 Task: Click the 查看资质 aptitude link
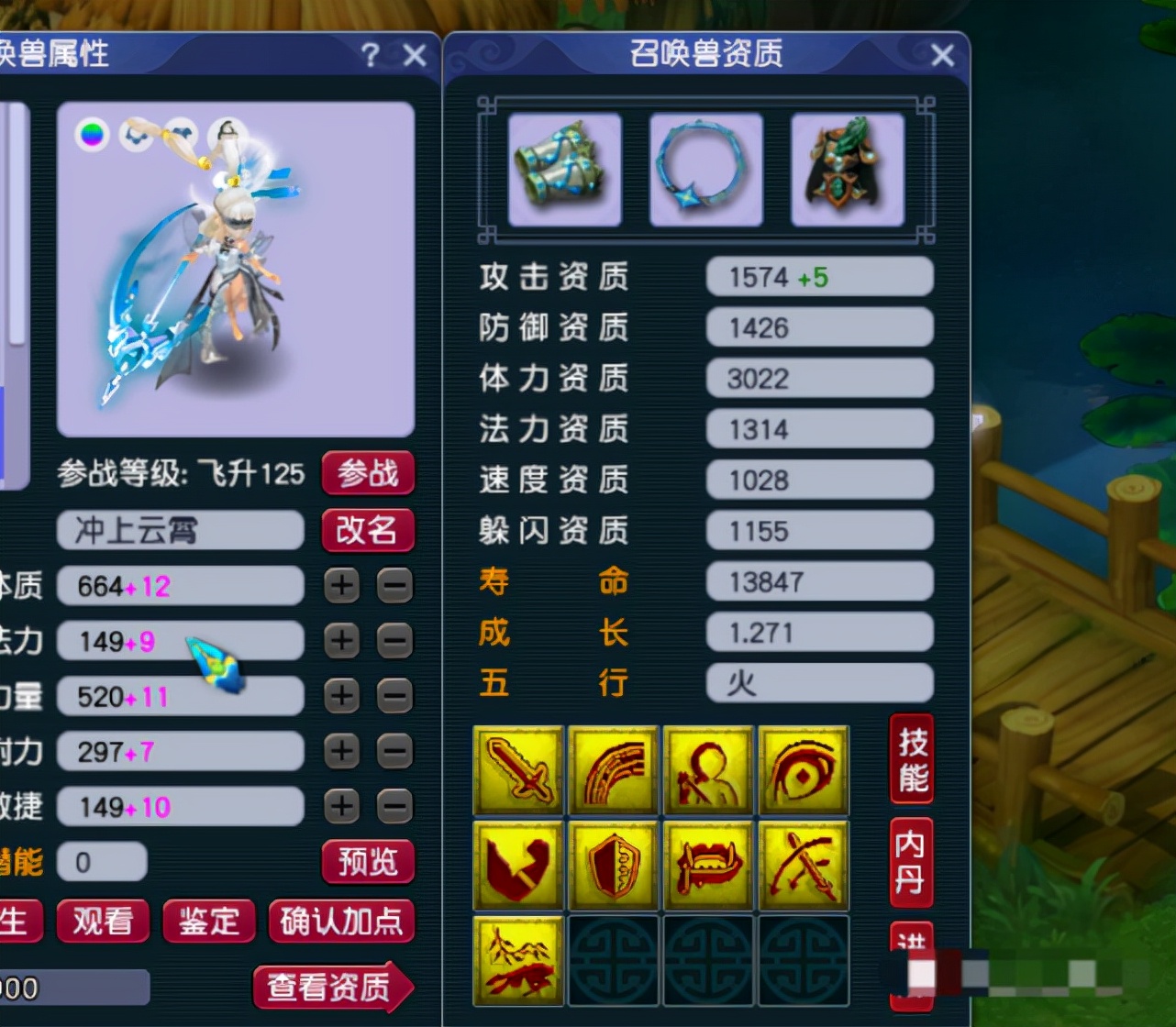click(332, 989)
